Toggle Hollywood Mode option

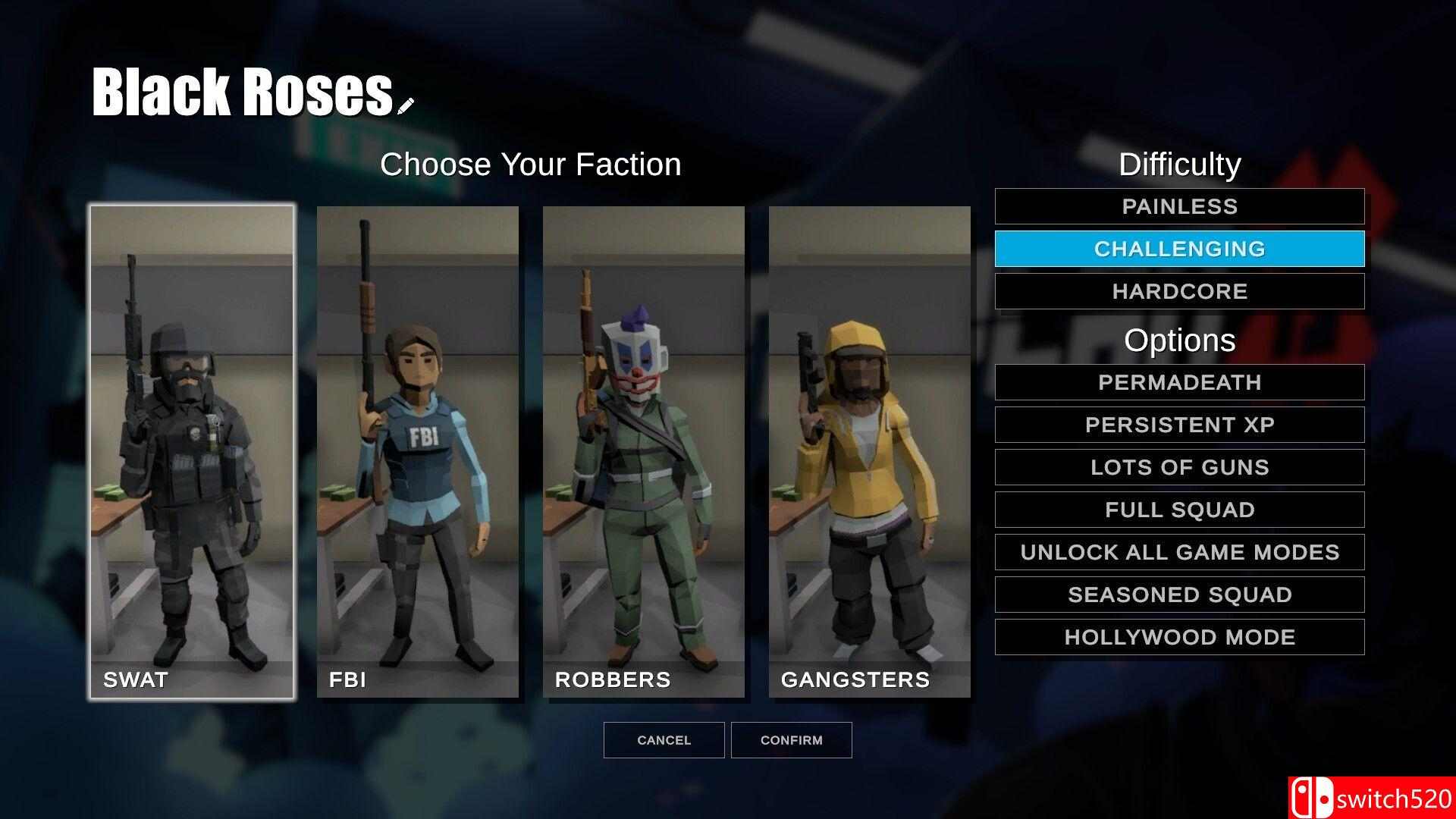[1179, 637]
